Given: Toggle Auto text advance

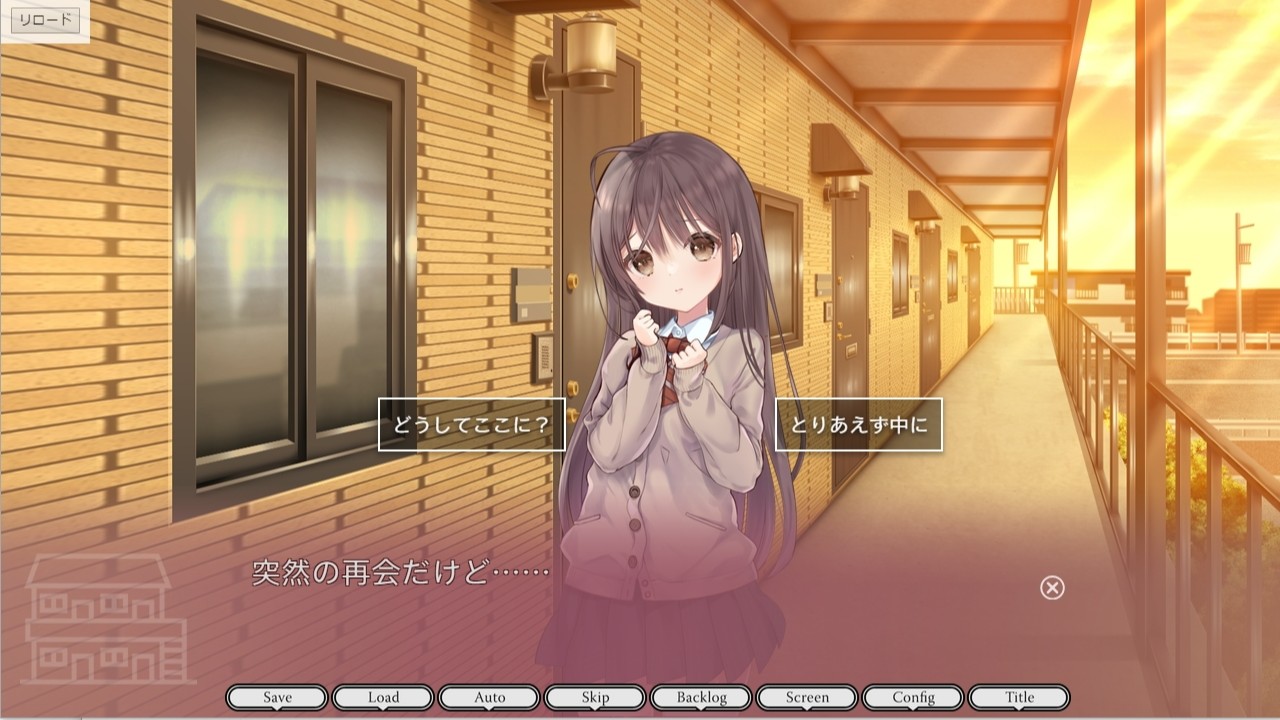Looking at the screenshot, I should 489,697.
